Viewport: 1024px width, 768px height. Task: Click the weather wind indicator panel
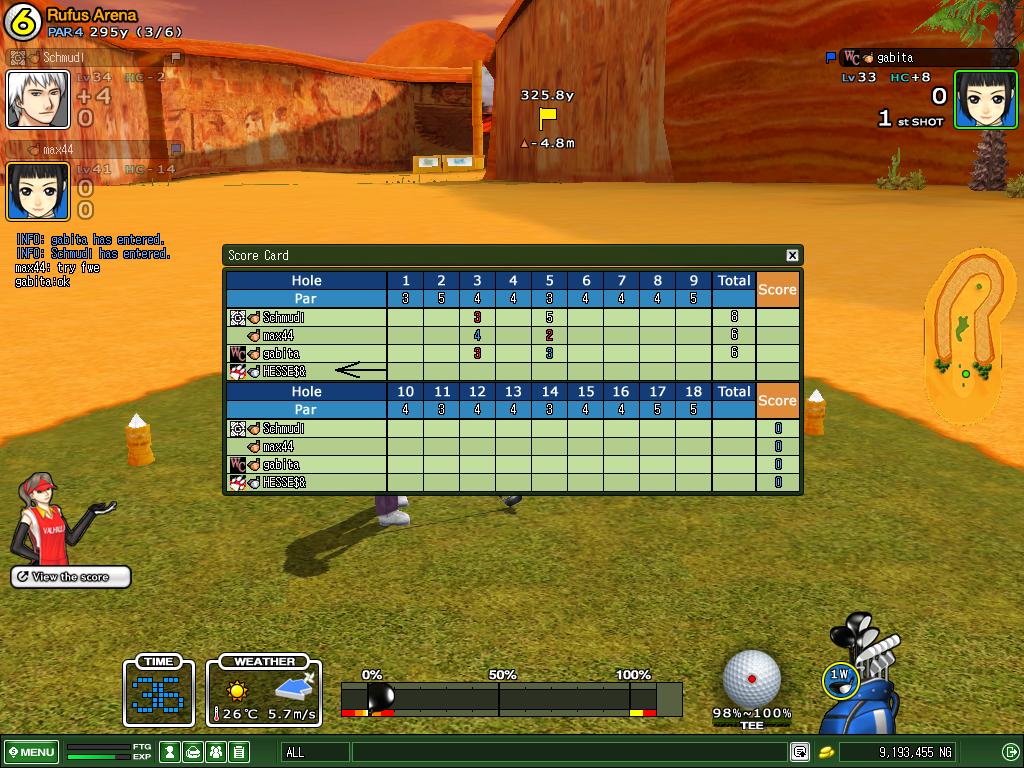[x=264, y=692]
